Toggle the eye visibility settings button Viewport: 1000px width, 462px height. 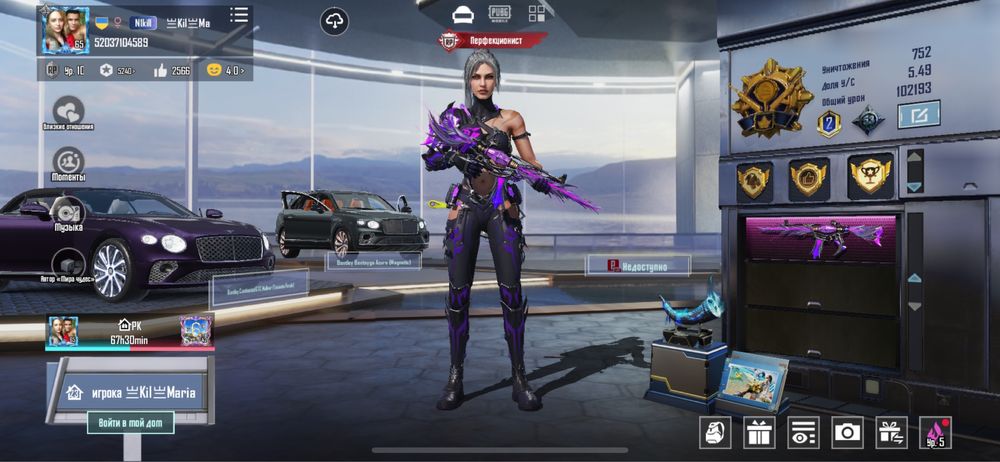(x=803, y=432)
